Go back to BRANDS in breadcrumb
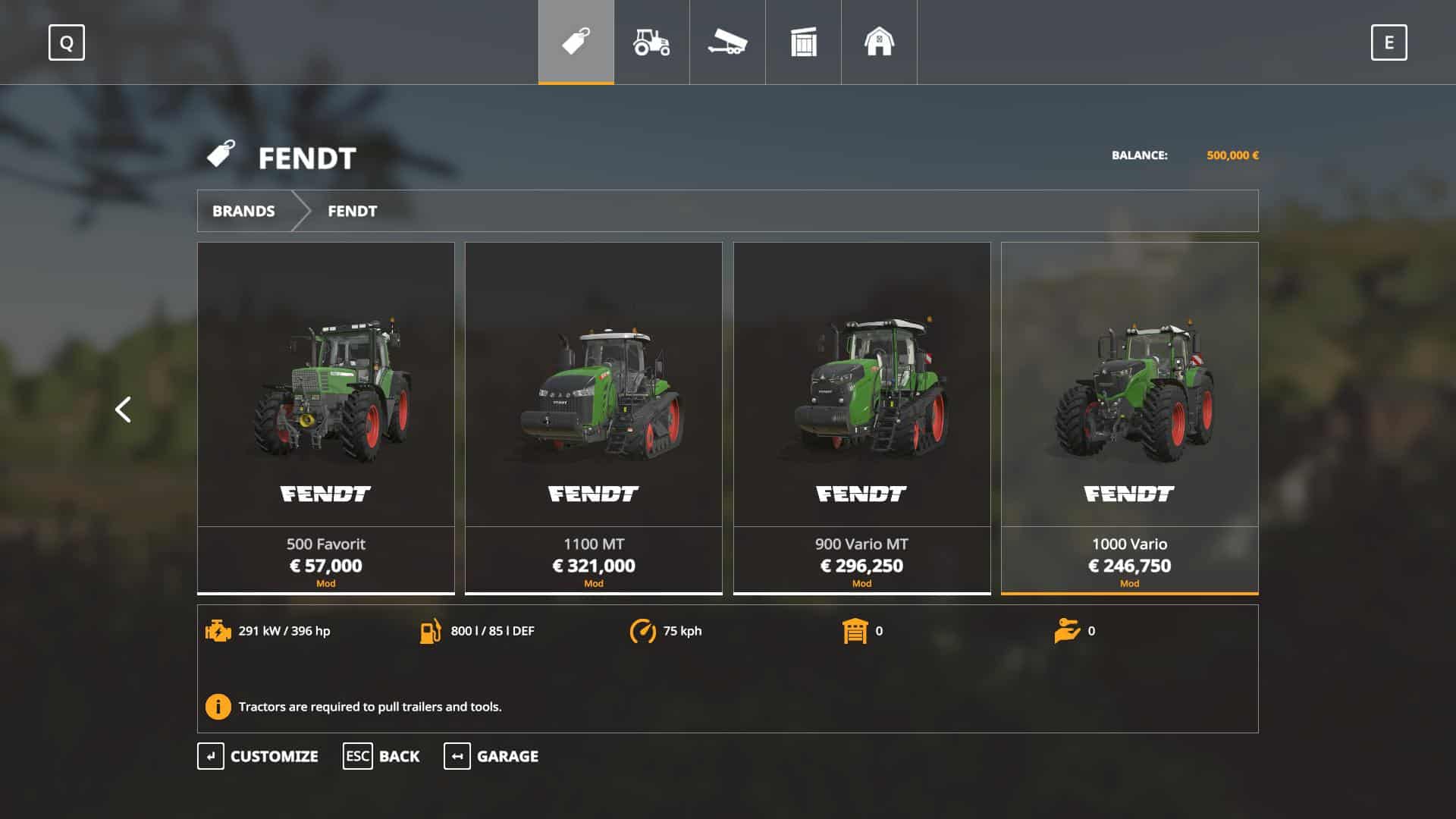 (x=243, y=211)
